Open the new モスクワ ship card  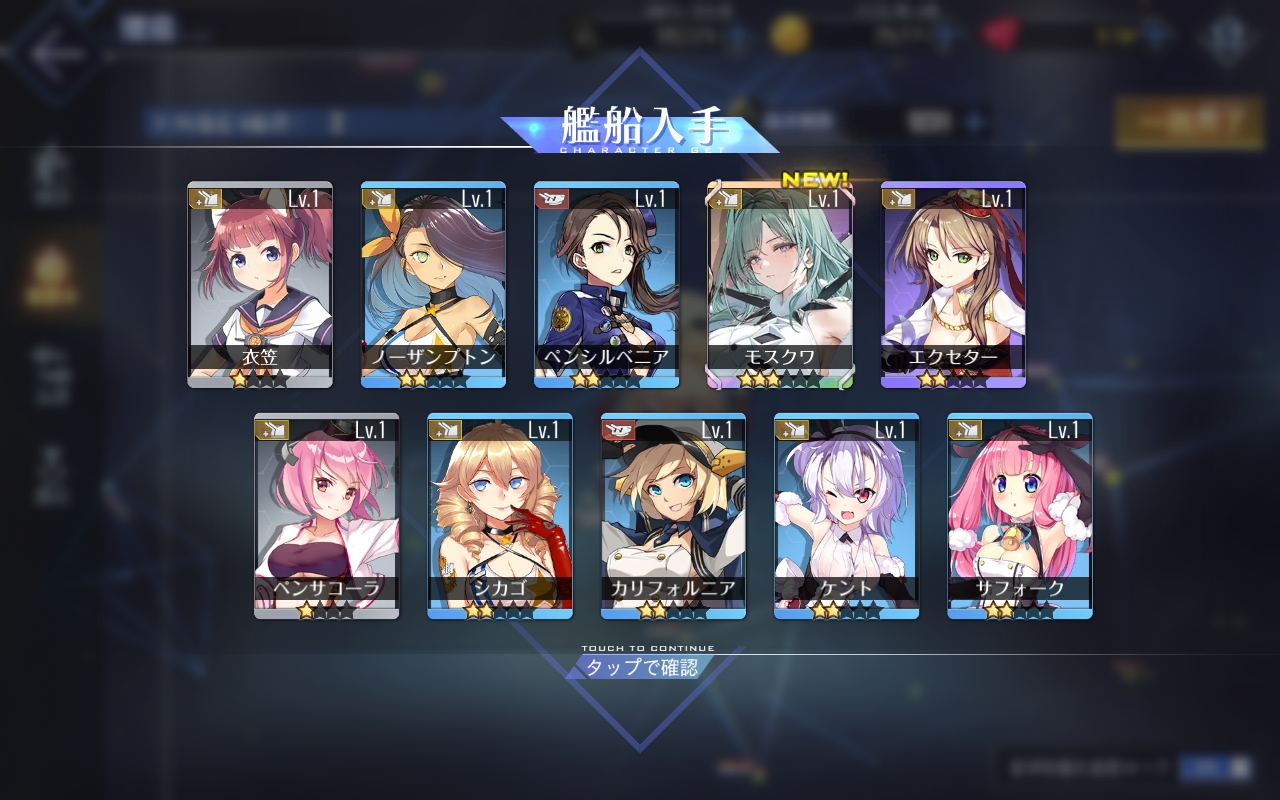[x=780, y=285]
